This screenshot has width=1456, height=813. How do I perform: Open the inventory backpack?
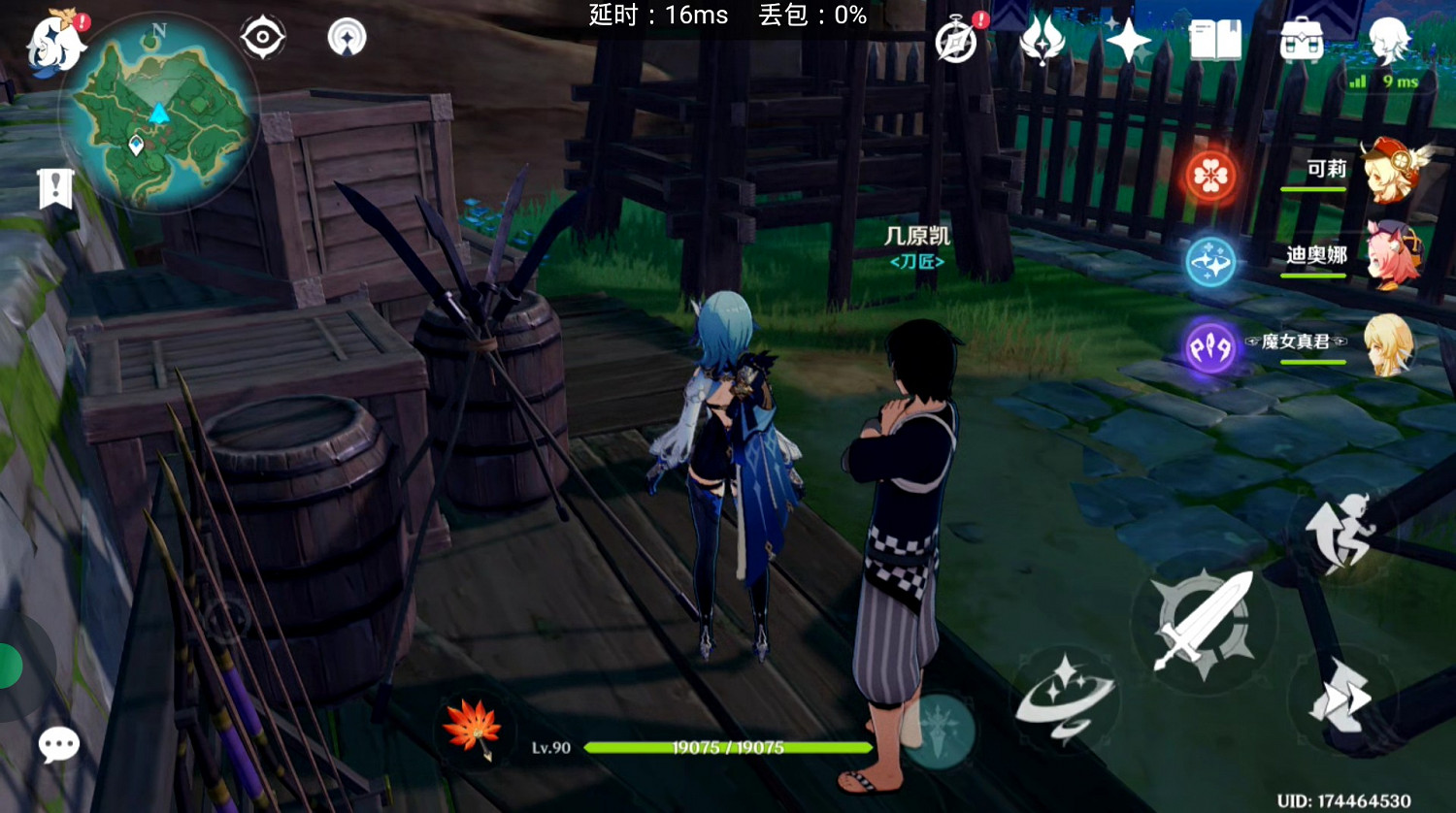pos(1303,39)
